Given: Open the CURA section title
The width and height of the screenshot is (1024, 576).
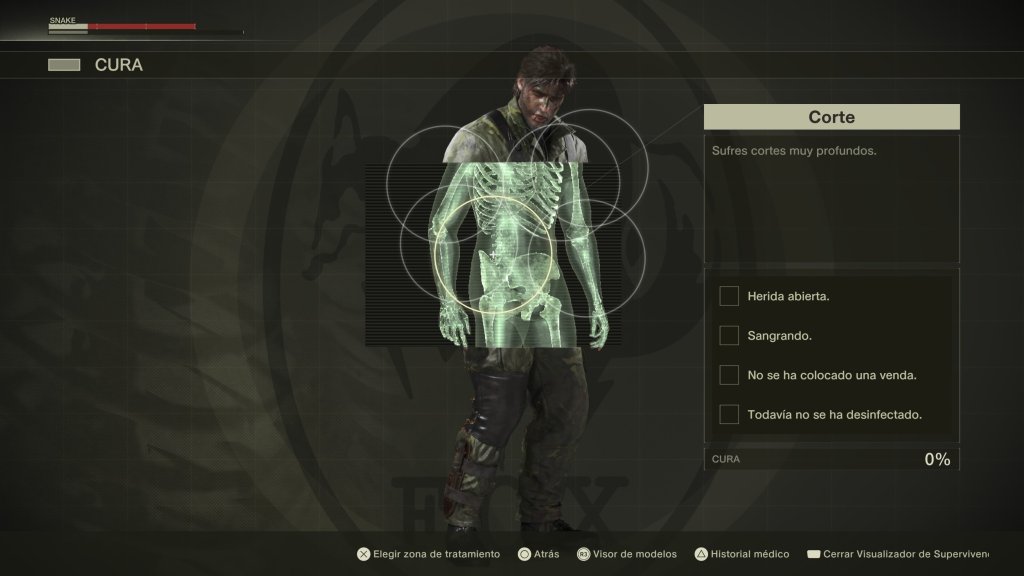Looking at the screenshot, I should click(x=118, y=65).
